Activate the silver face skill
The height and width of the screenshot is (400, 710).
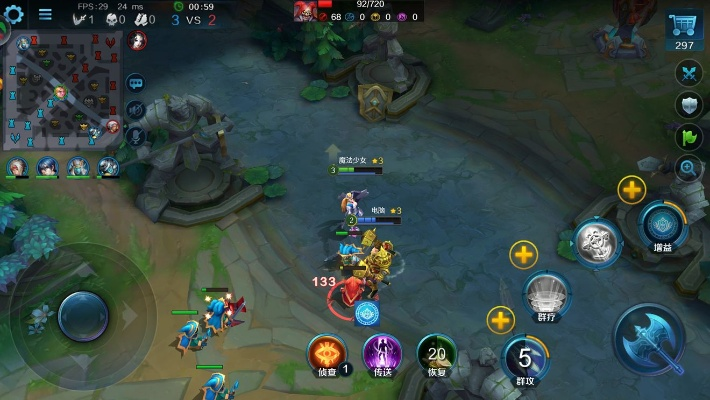pos(597,242)
